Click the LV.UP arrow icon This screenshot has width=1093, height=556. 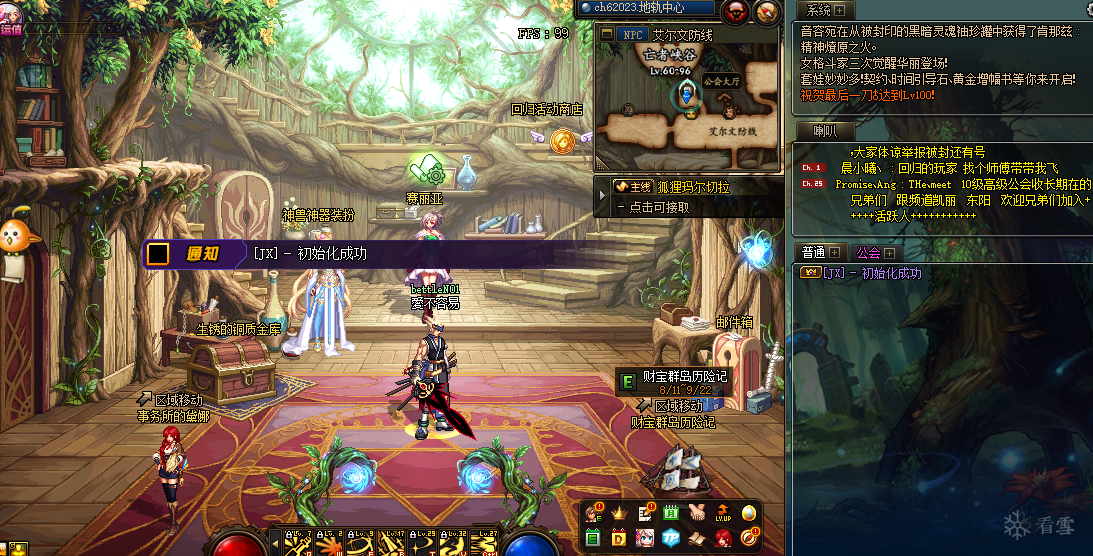coord(723,514)
